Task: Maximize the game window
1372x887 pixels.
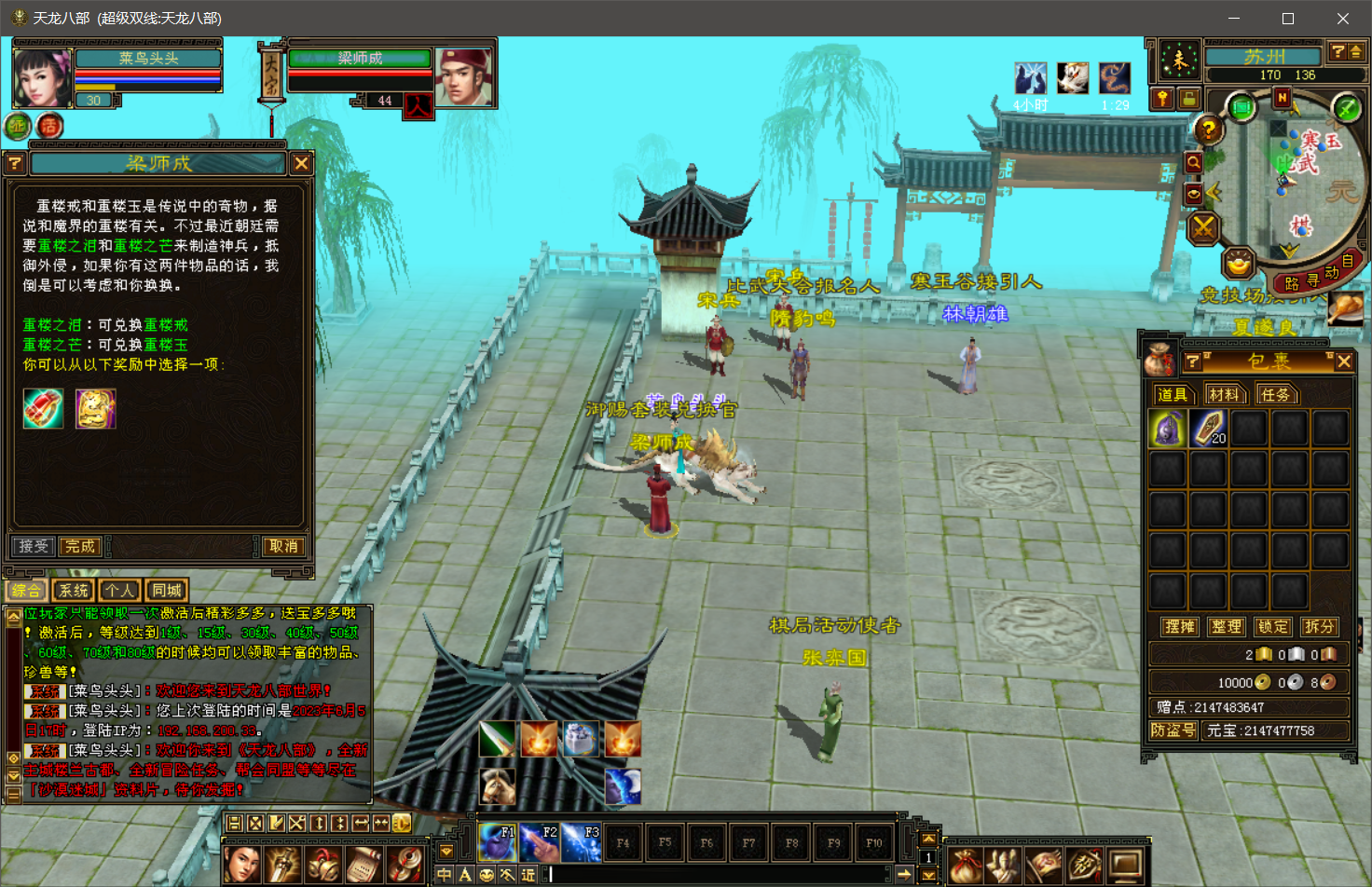Action: [x=1288, y=19]
